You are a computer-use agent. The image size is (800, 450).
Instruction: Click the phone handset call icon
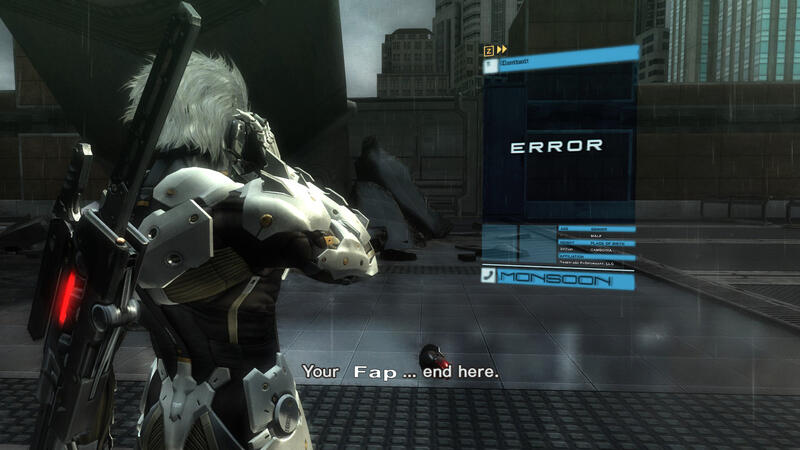tap(488, 277)
